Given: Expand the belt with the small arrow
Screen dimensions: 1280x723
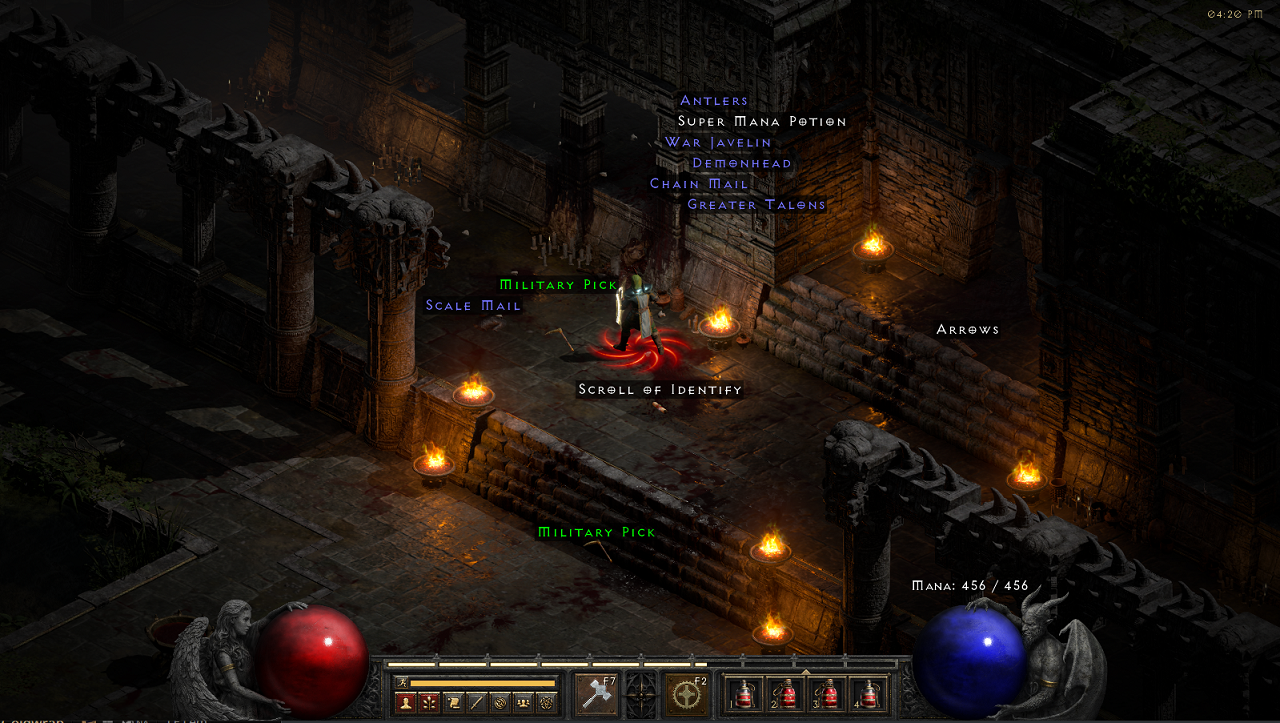Looking at the screenshot, I should click(806, 670).
